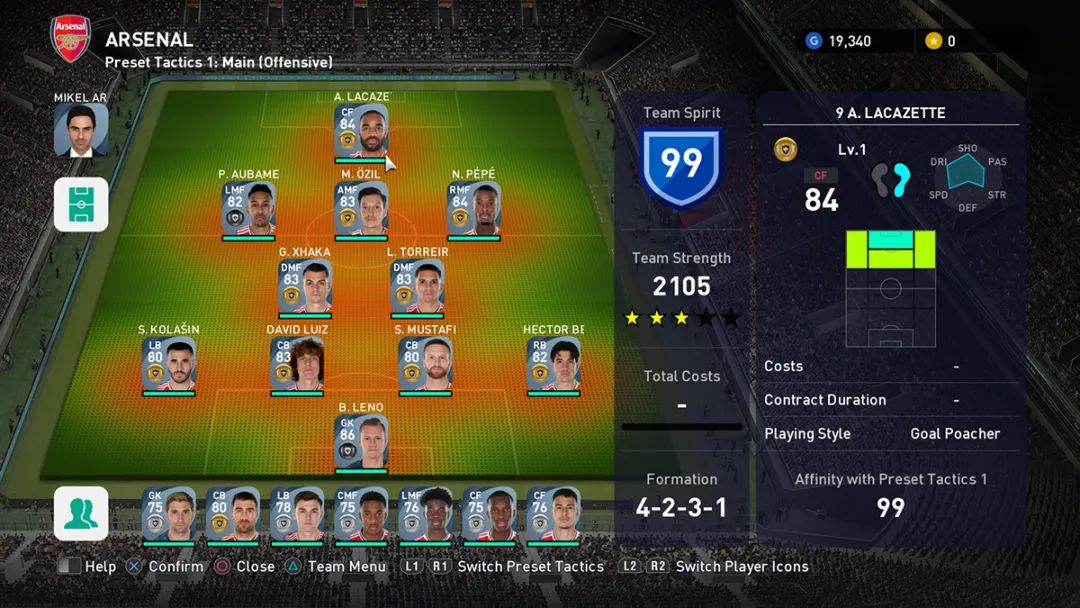Select the 78-rated LB substitute

pos(297,514)
